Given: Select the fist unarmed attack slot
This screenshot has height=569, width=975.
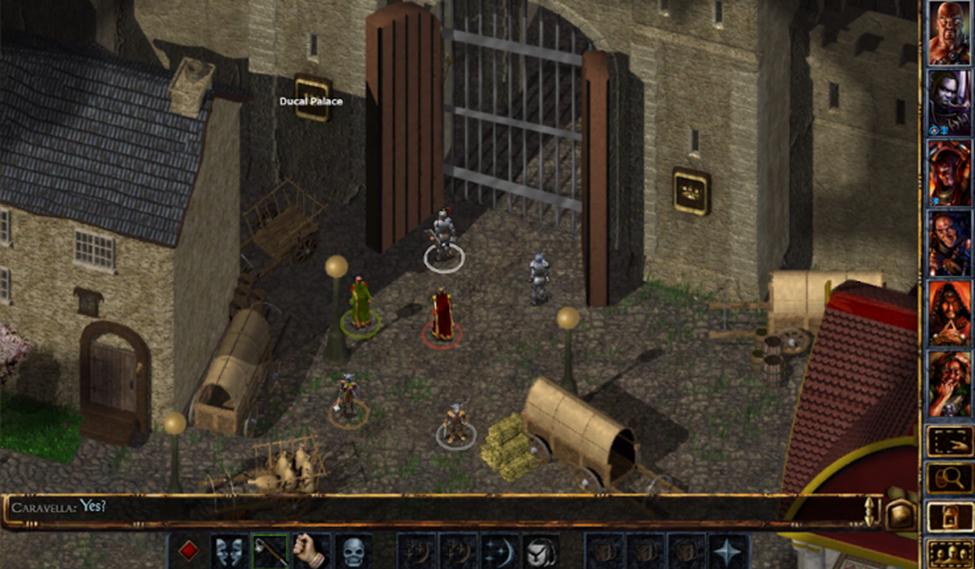Looking at the screenshot, I should [311, 551].
